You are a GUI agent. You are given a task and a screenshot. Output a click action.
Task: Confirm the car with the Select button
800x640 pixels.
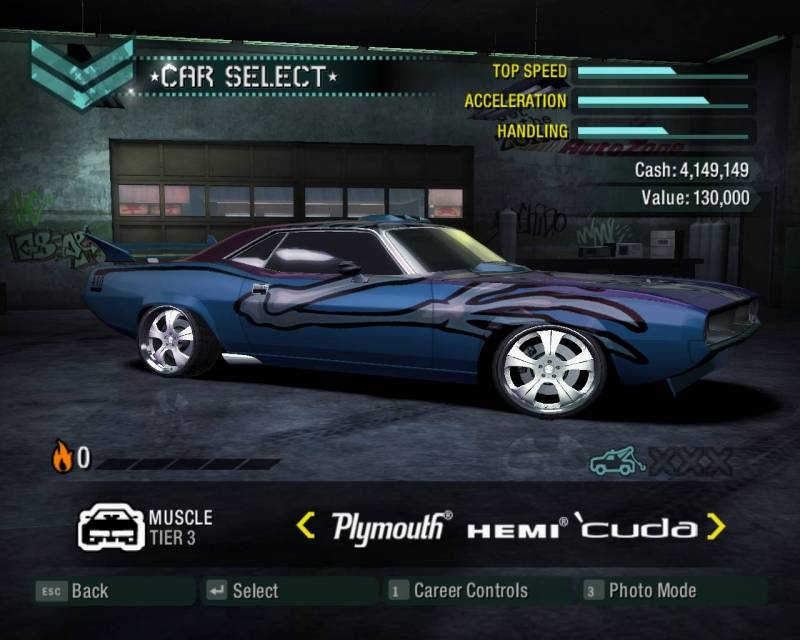click(x=243, y=591)
